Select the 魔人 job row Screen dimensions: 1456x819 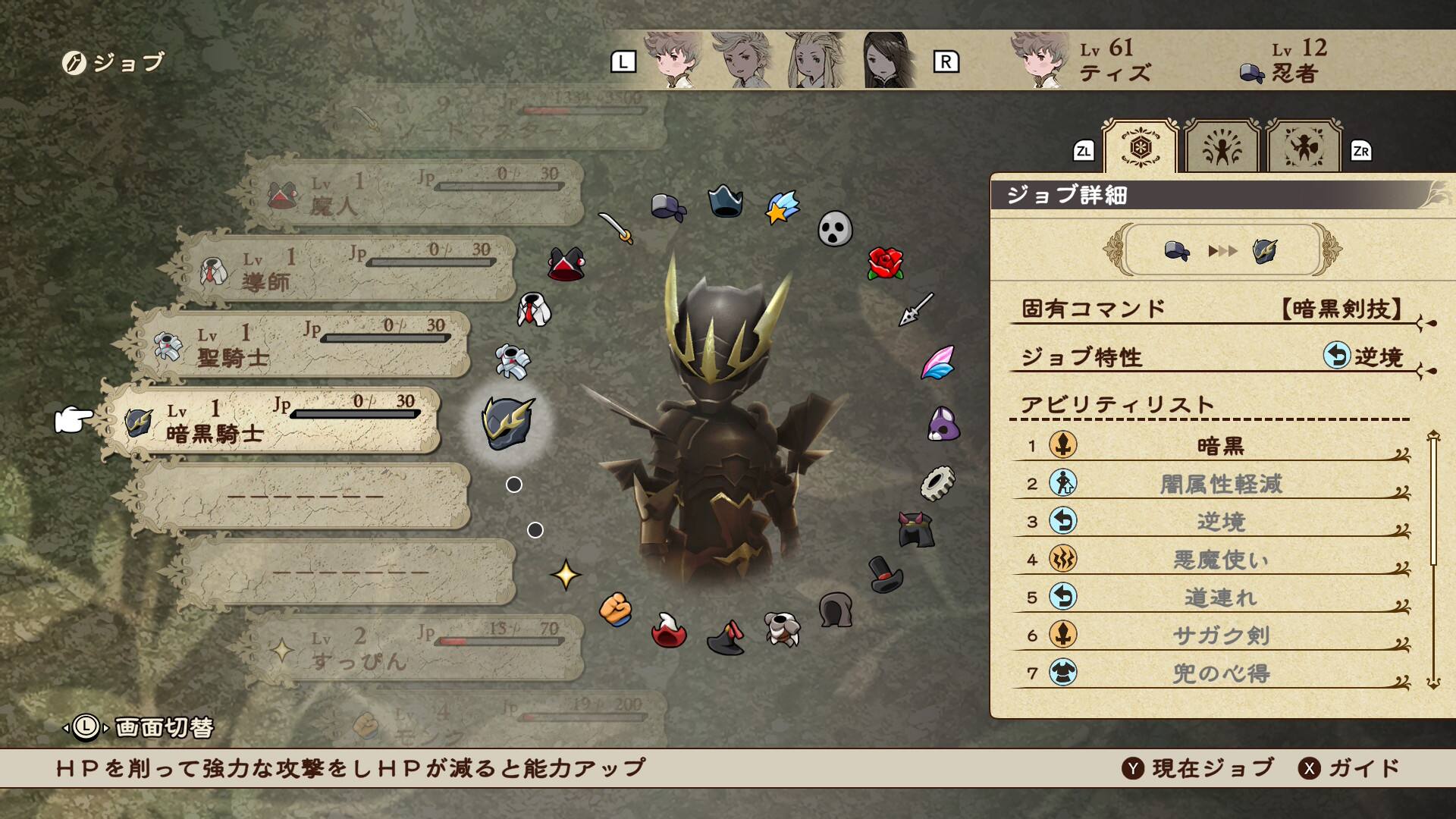tap(413, 193)
